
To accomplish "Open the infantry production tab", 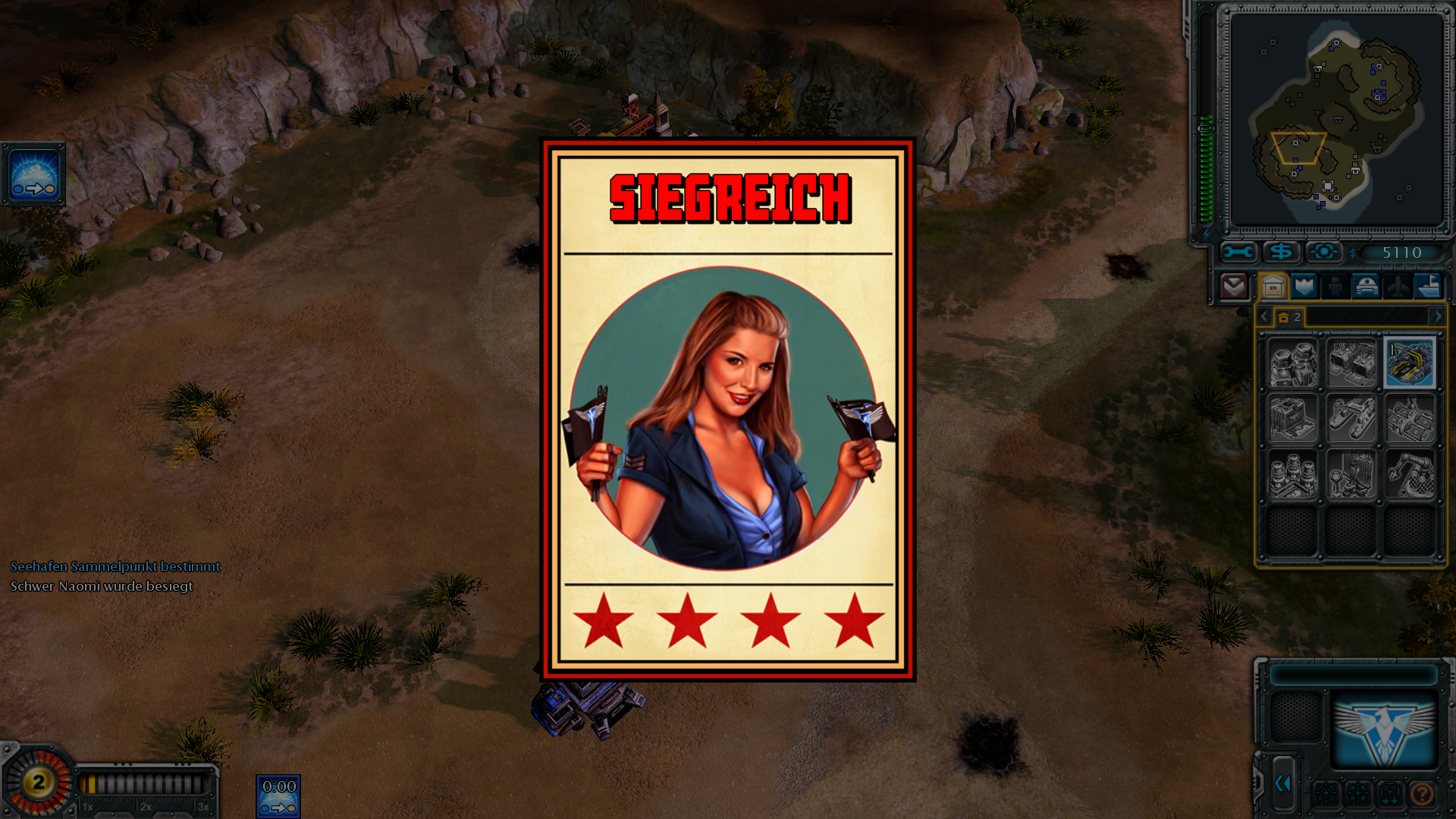I will (1335, 287).
